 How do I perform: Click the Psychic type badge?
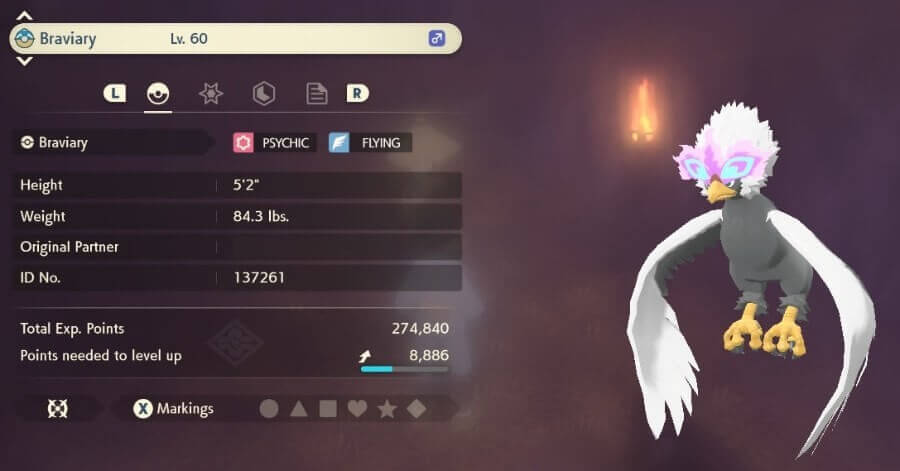(x=274, y=143)
